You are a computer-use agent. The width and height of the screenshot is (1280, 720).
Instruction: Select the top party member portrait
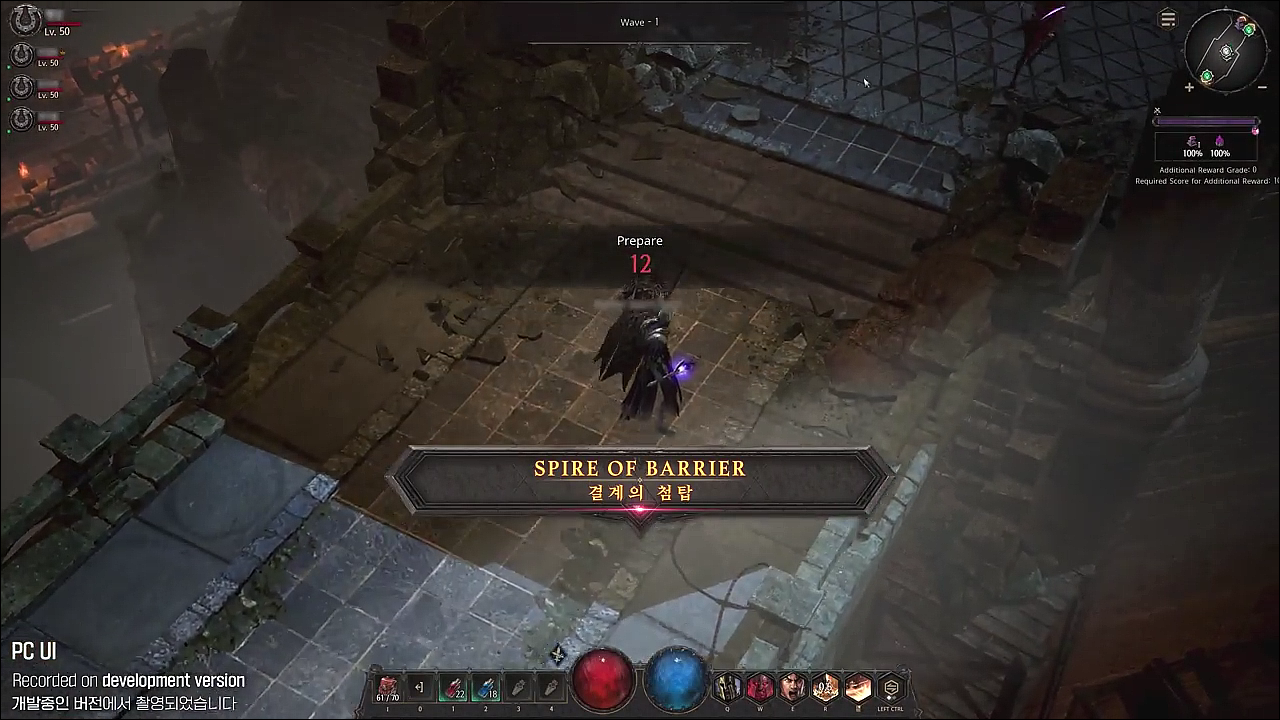click(x=24, y=20)
